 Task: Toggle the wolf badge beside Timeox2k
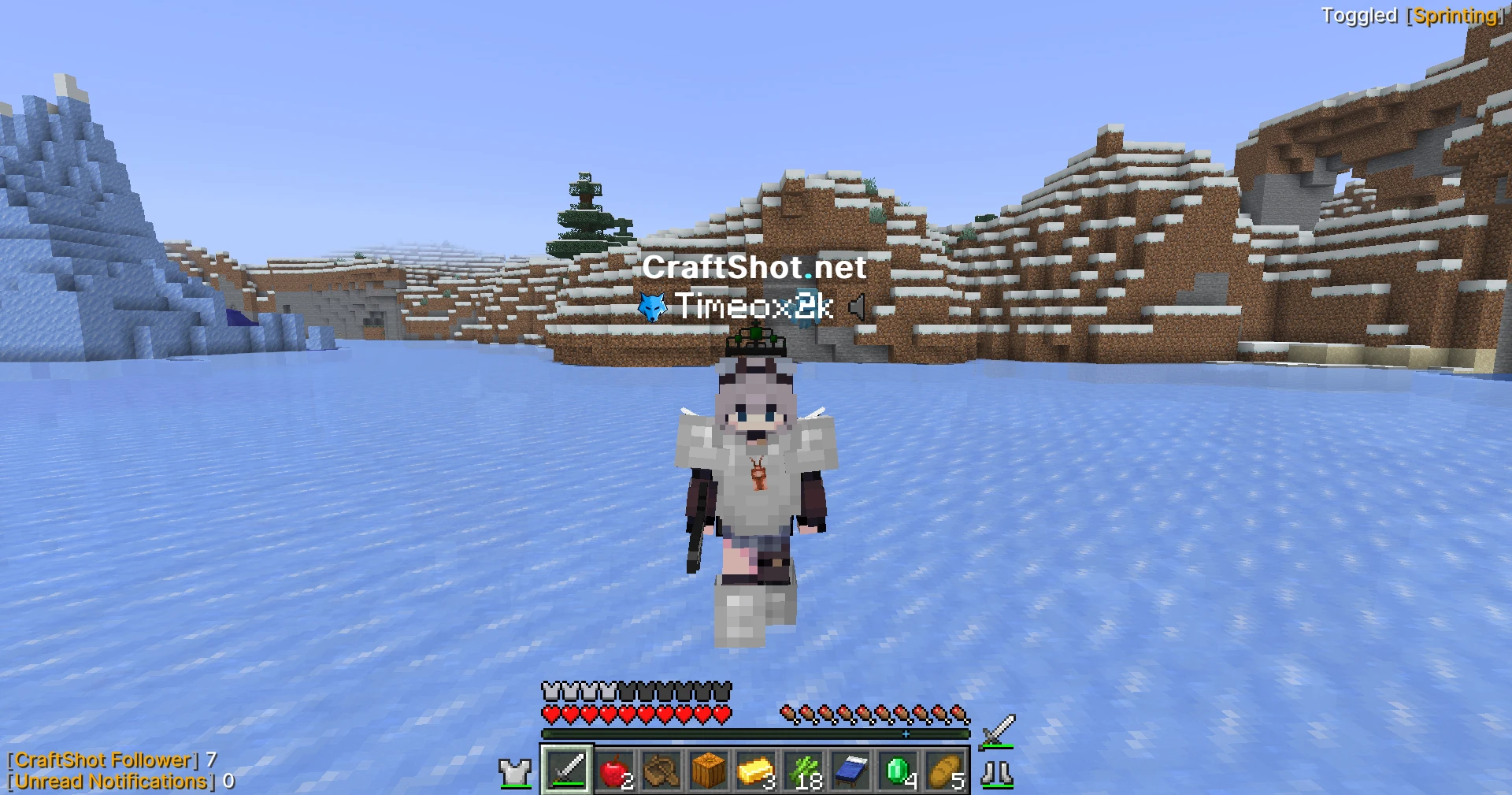pos(652,308)
